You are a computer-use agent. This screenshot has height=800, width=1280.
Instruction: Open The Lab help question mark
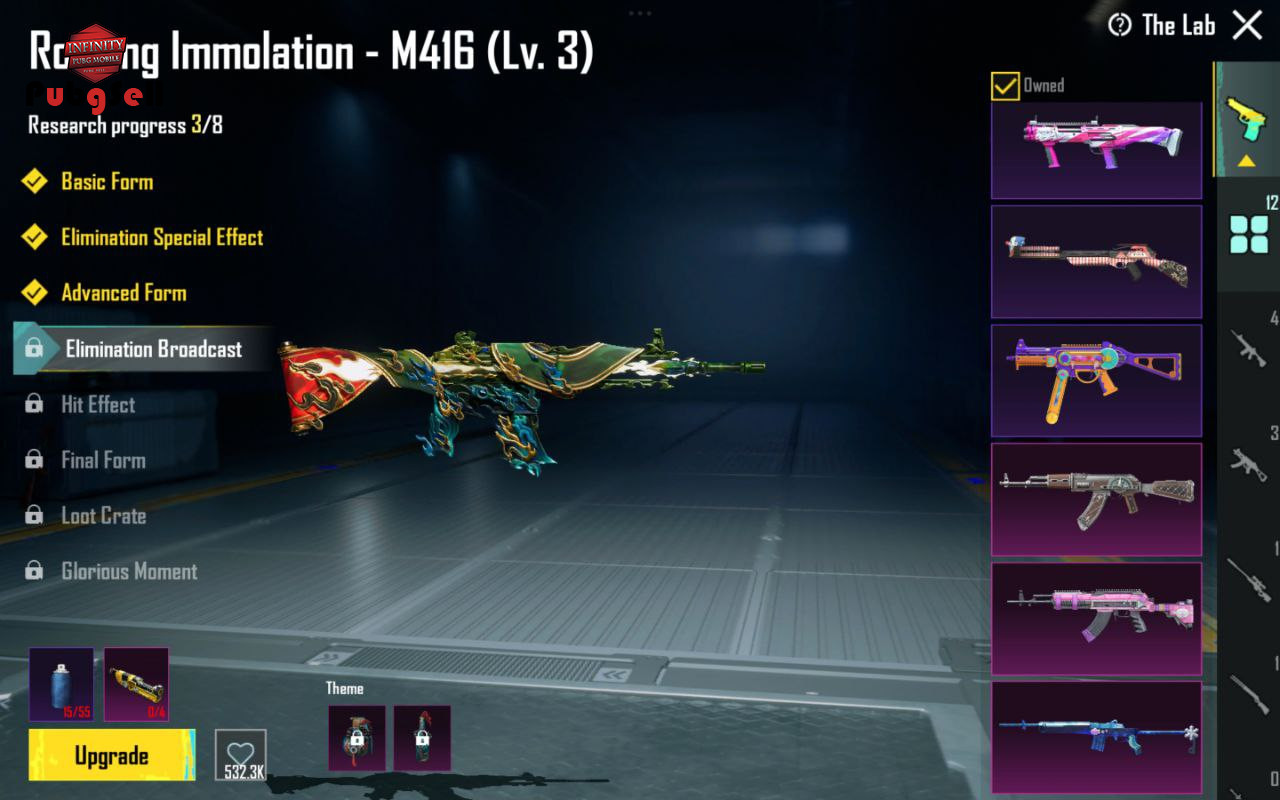[x=1120, y=25]
